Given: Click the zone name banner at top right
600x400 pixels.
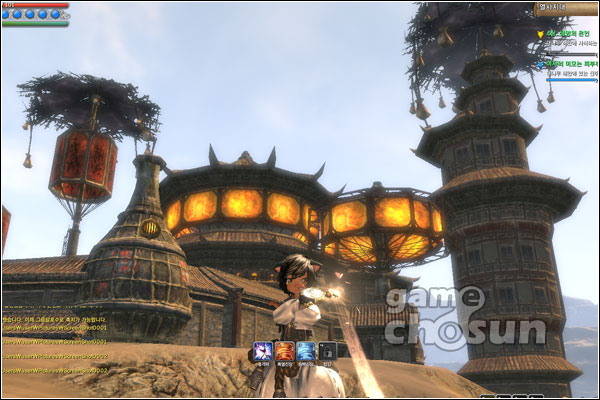Looking at the screenshot, I should click(x=565, y=8).
